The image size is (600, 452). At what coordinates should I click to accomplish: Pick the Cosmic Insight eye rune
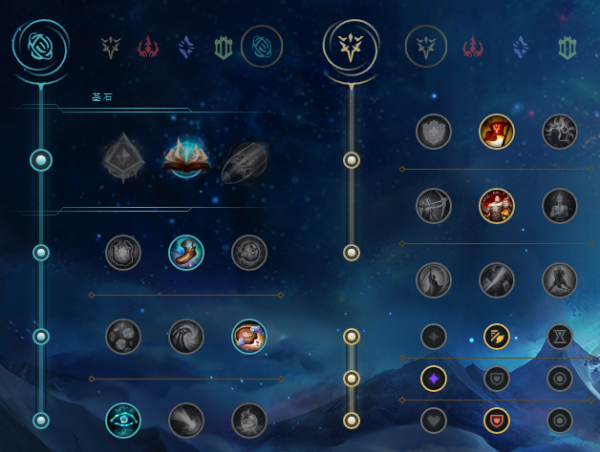tap(123, 420)
